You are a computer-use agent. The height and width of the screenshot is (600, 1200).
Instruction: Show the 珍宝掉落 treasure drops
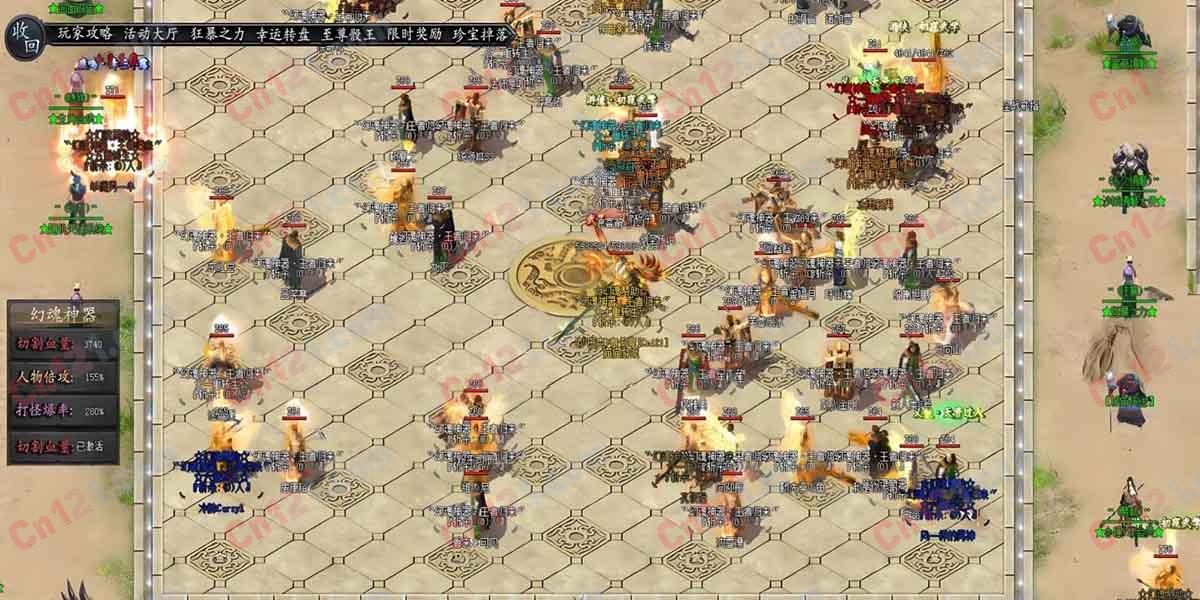479,33
